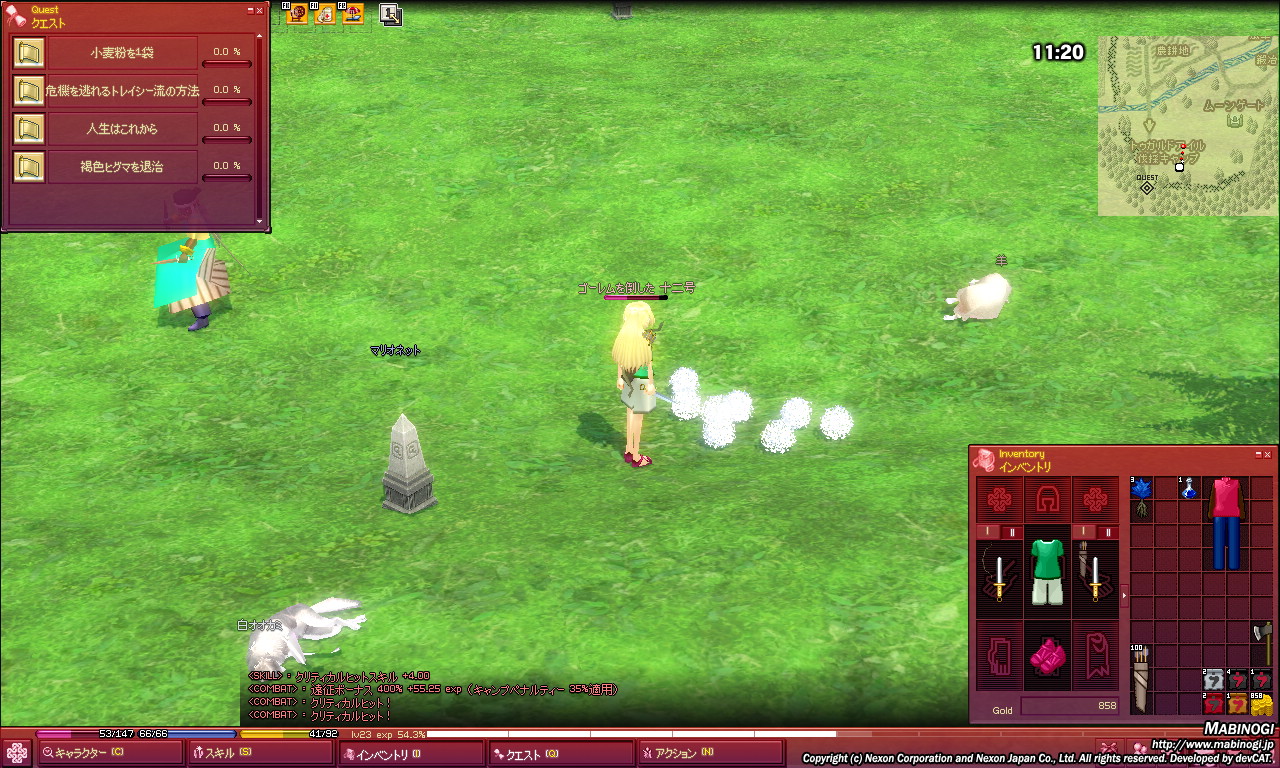Screen dimensions: 1280x768
Task: Click the equipped pink shoes slot
Action: coord(1046,657)
